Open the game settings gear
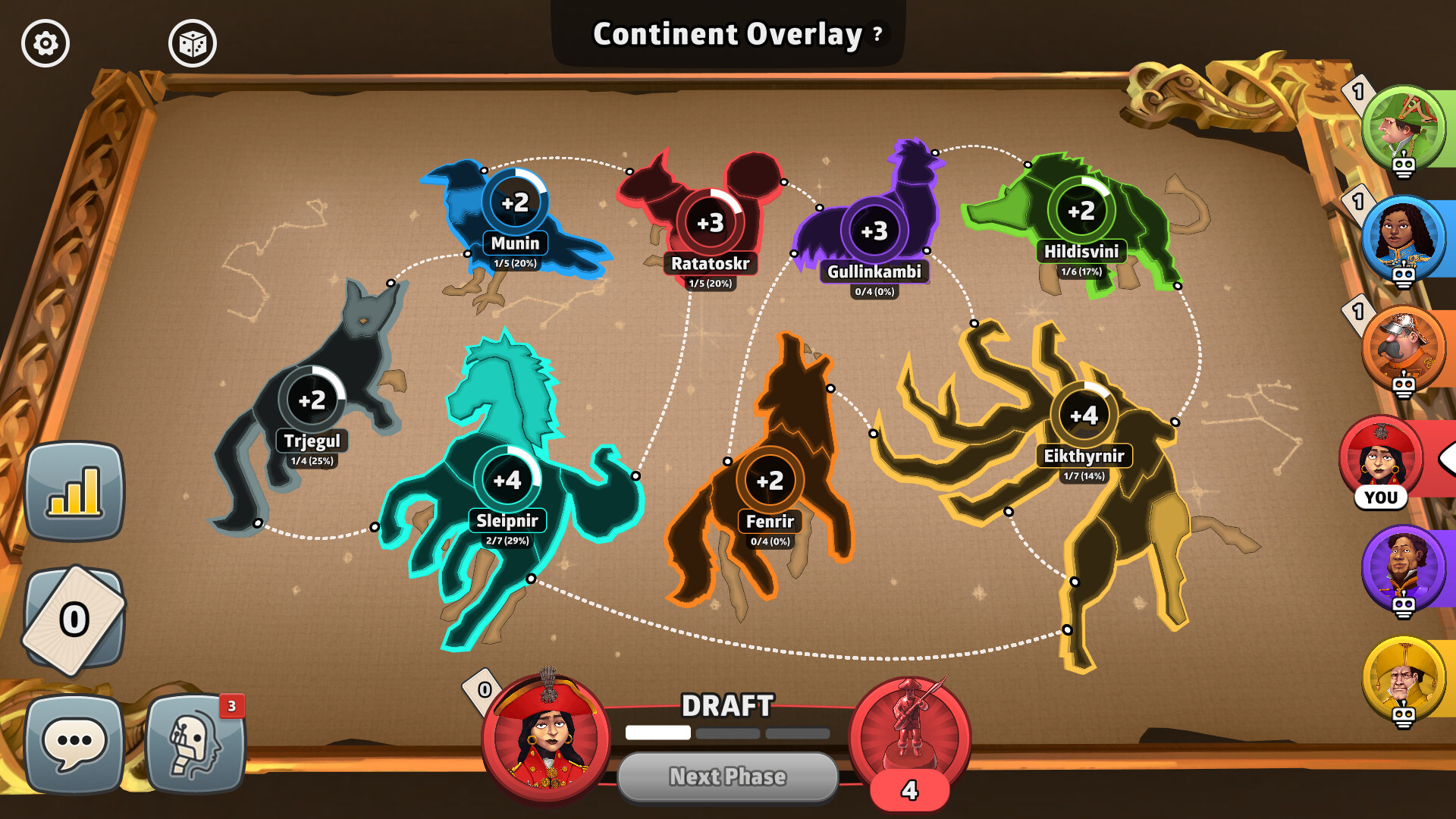Screen dimensions: 1456x819 [45, 43]
